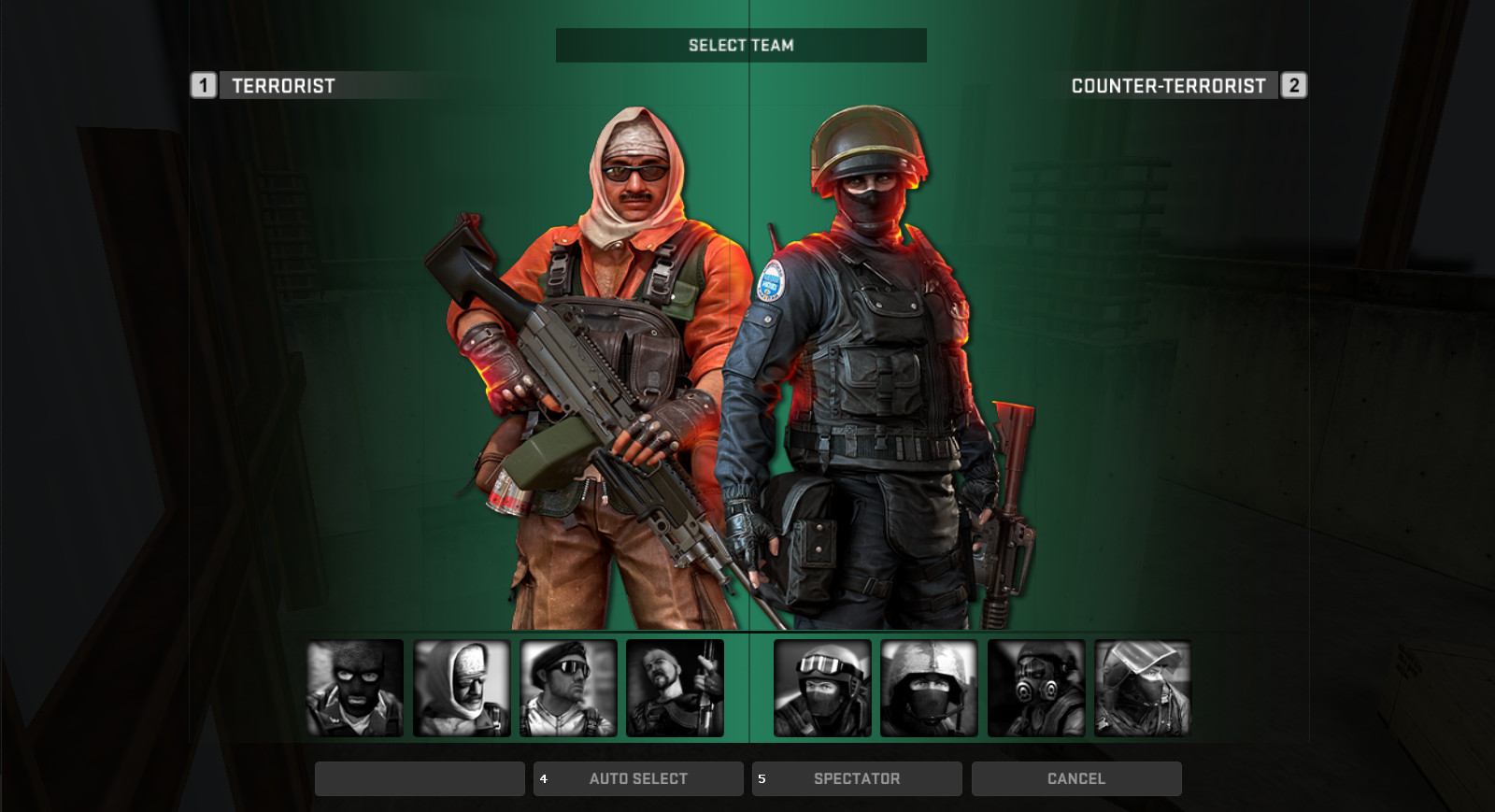This screenshot has height=812, width=1495.
Task: Choose the Terrorist team header
Action: coord(282,86)
